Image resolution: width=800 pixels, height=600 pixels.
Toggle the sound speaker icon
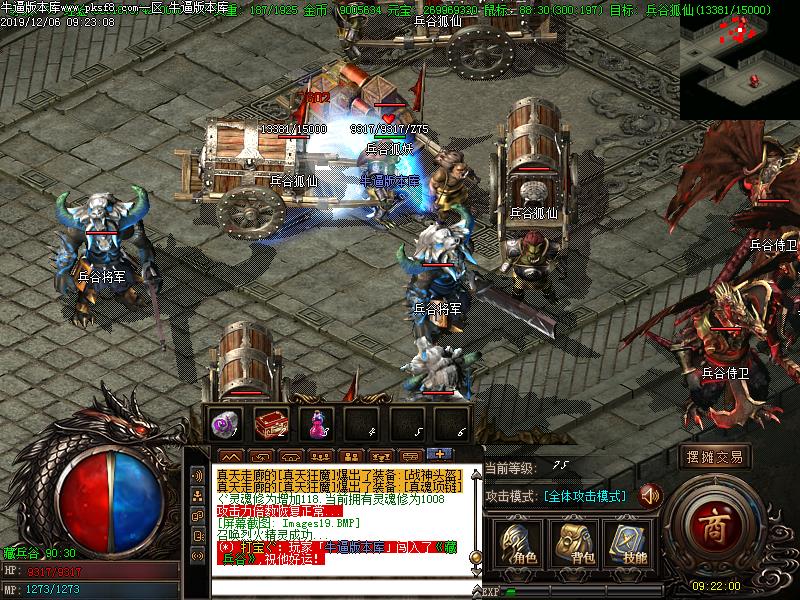click(651, 495)
